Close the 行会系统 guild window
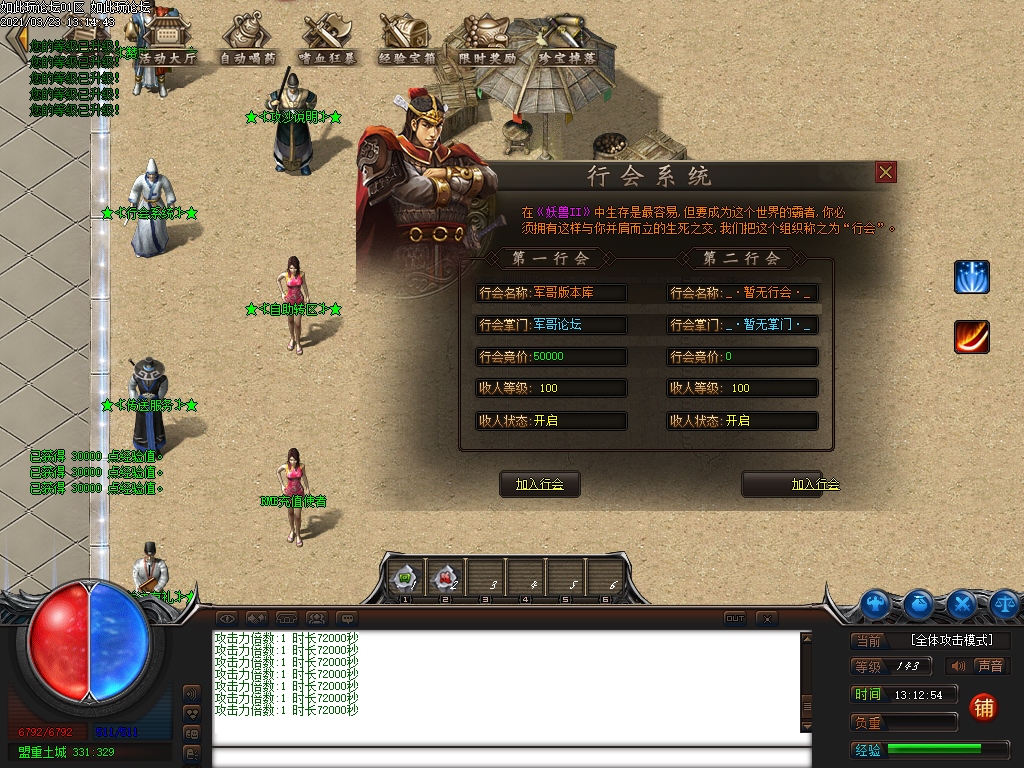1024x768 pixels. tap(886, 172)
